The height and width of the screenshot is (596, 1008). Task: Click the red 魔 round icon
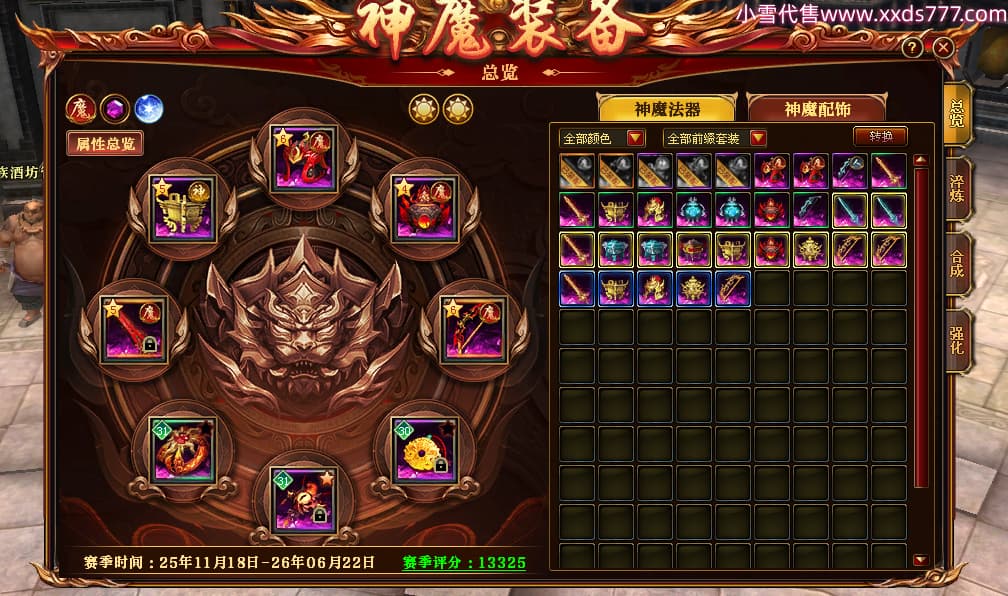tap(81, 108)
